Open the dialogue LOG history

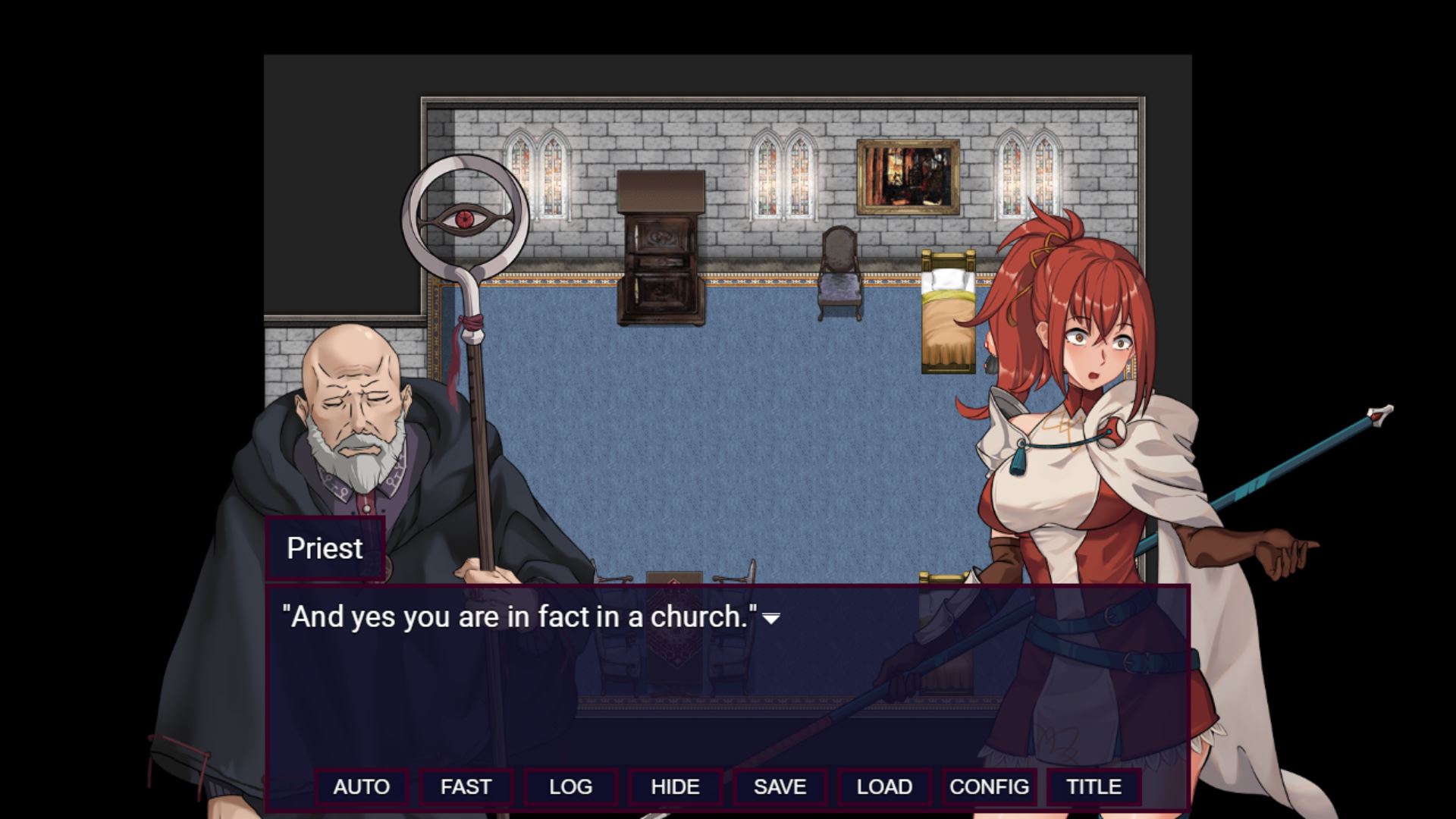(x=571, y=786)
